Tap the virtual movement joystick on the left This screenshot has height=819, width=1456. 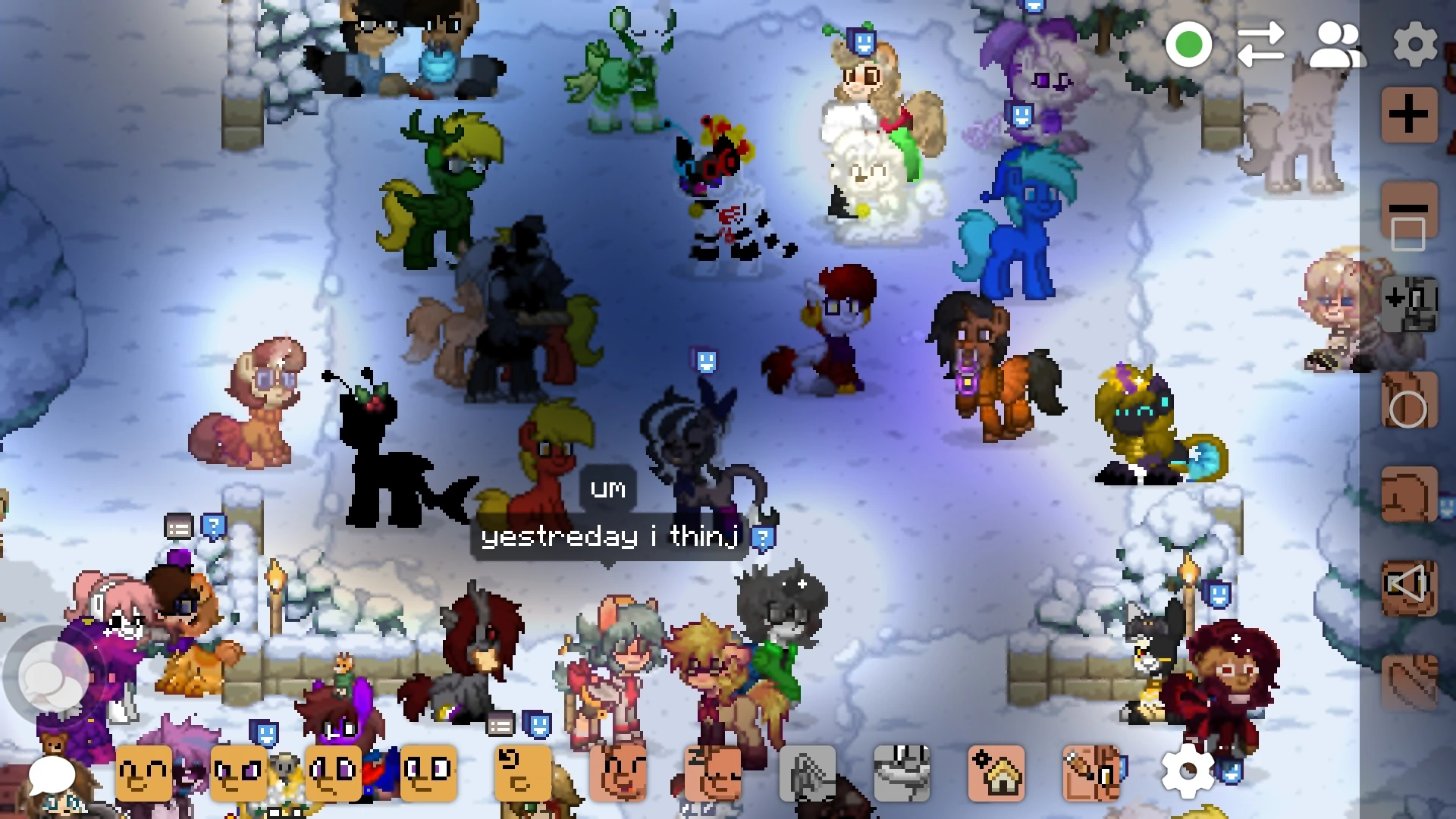(x=55, y=671)
